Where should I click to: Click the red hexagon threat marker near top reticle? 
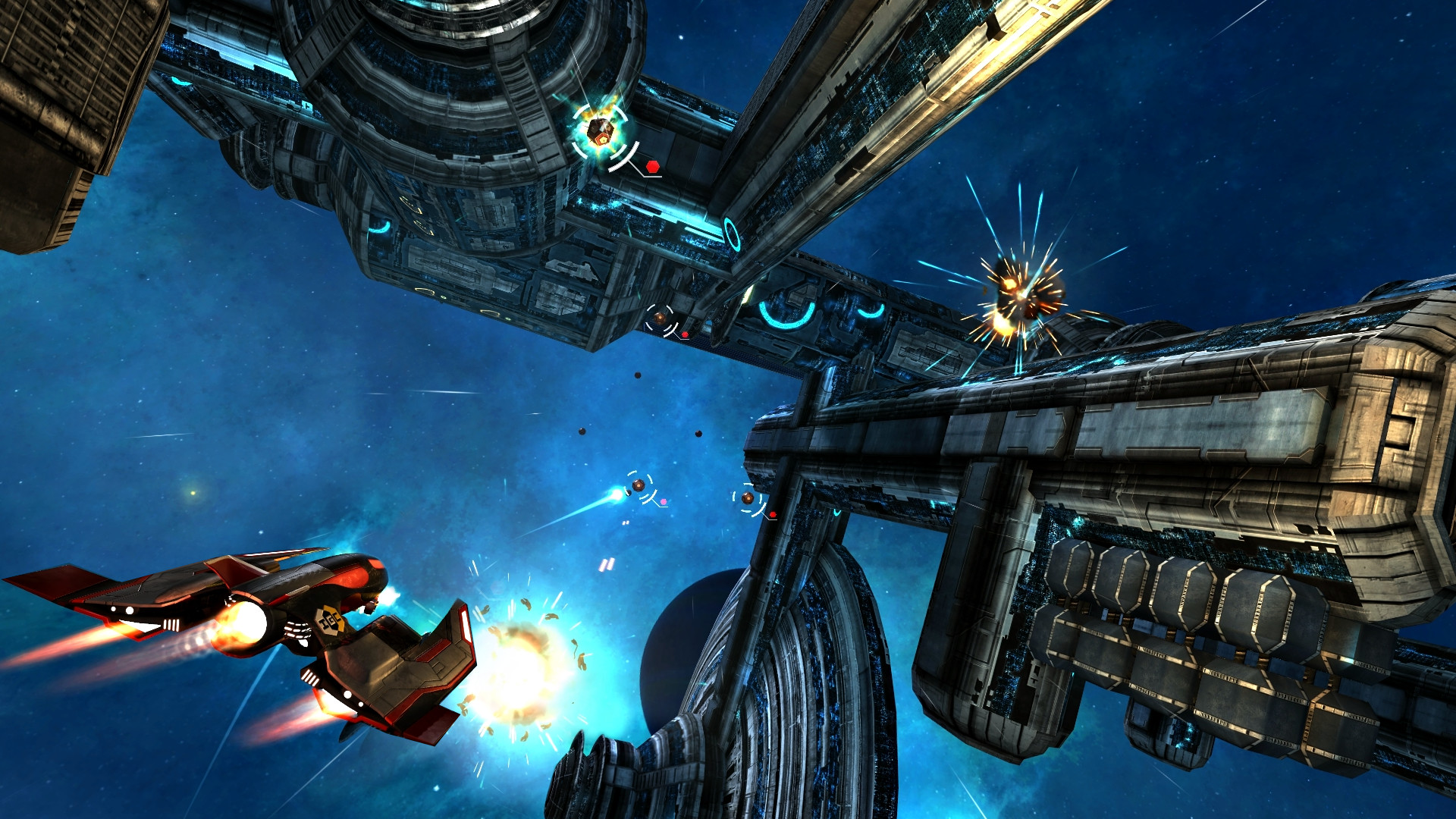652,168
